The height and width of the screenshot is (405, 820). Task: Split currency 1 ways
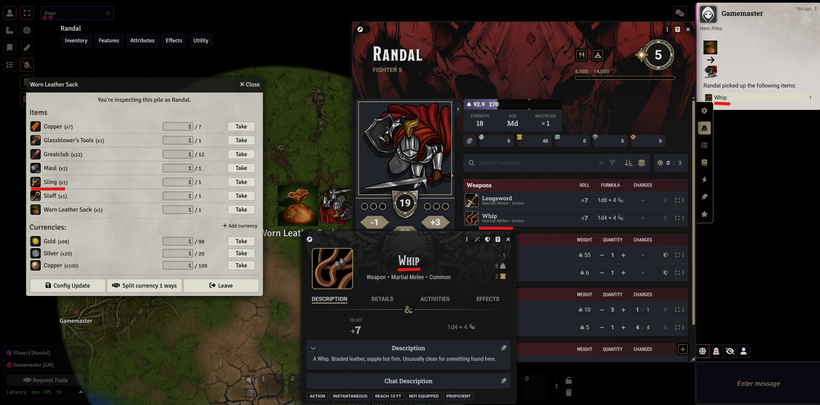pos(142,285)
